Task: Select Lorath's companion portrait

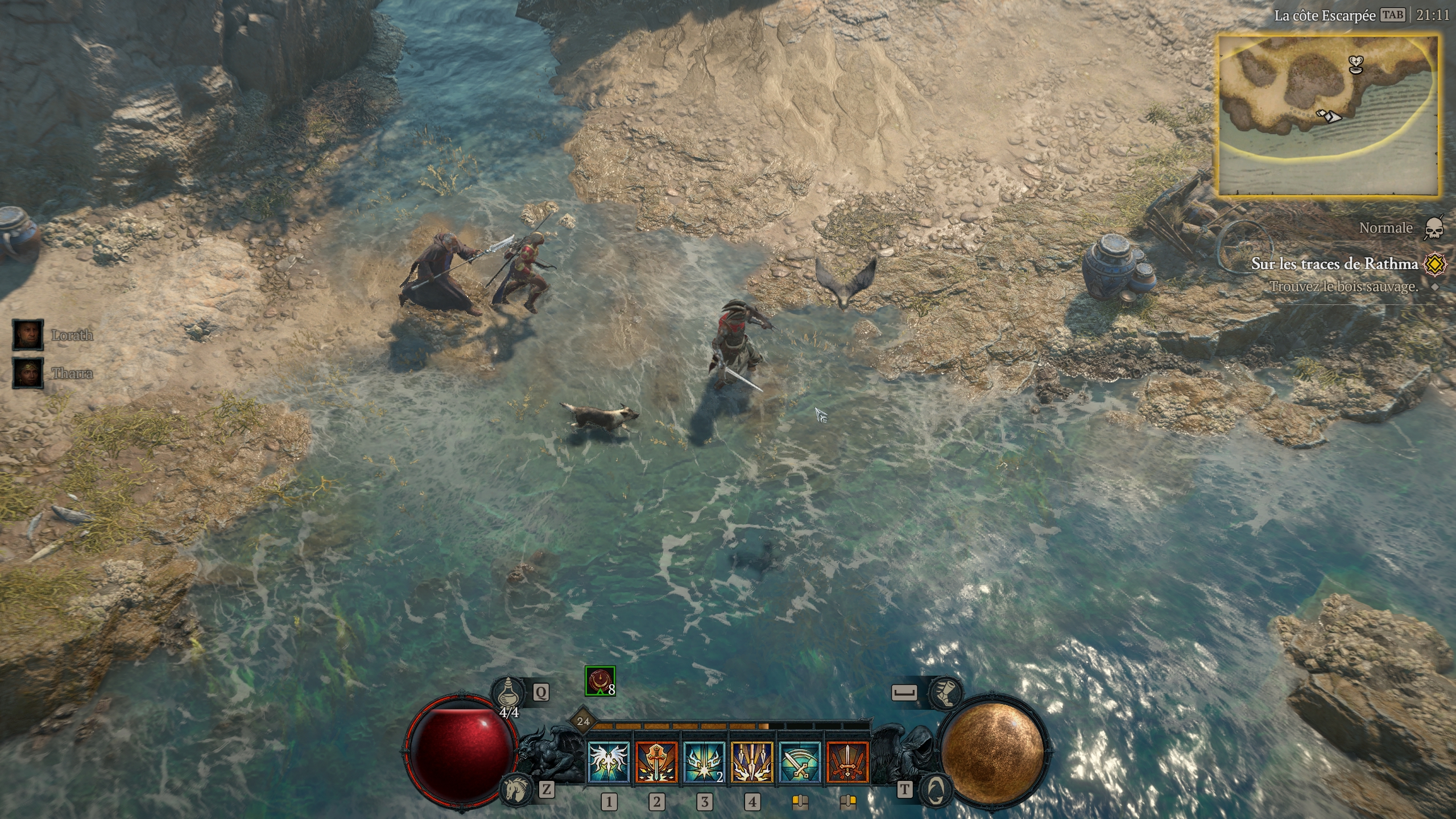Action: click(x=28, y=334)
